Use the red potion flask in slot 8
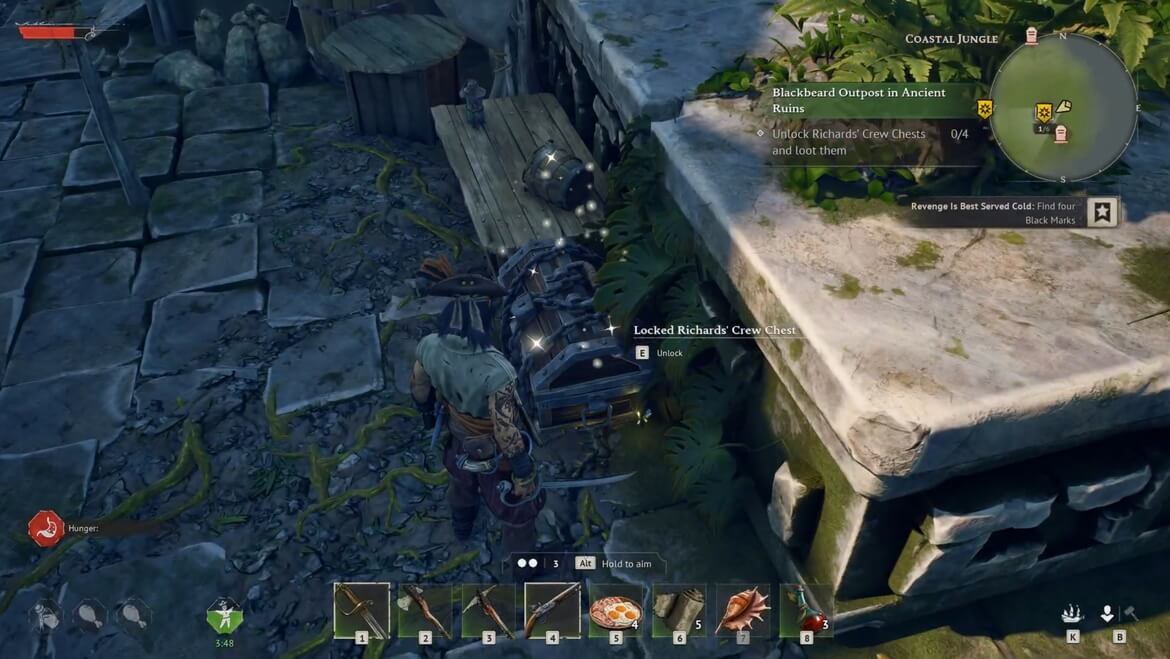Image resolution: width=1170 pixels, height=659 pixels. [806, 610]
